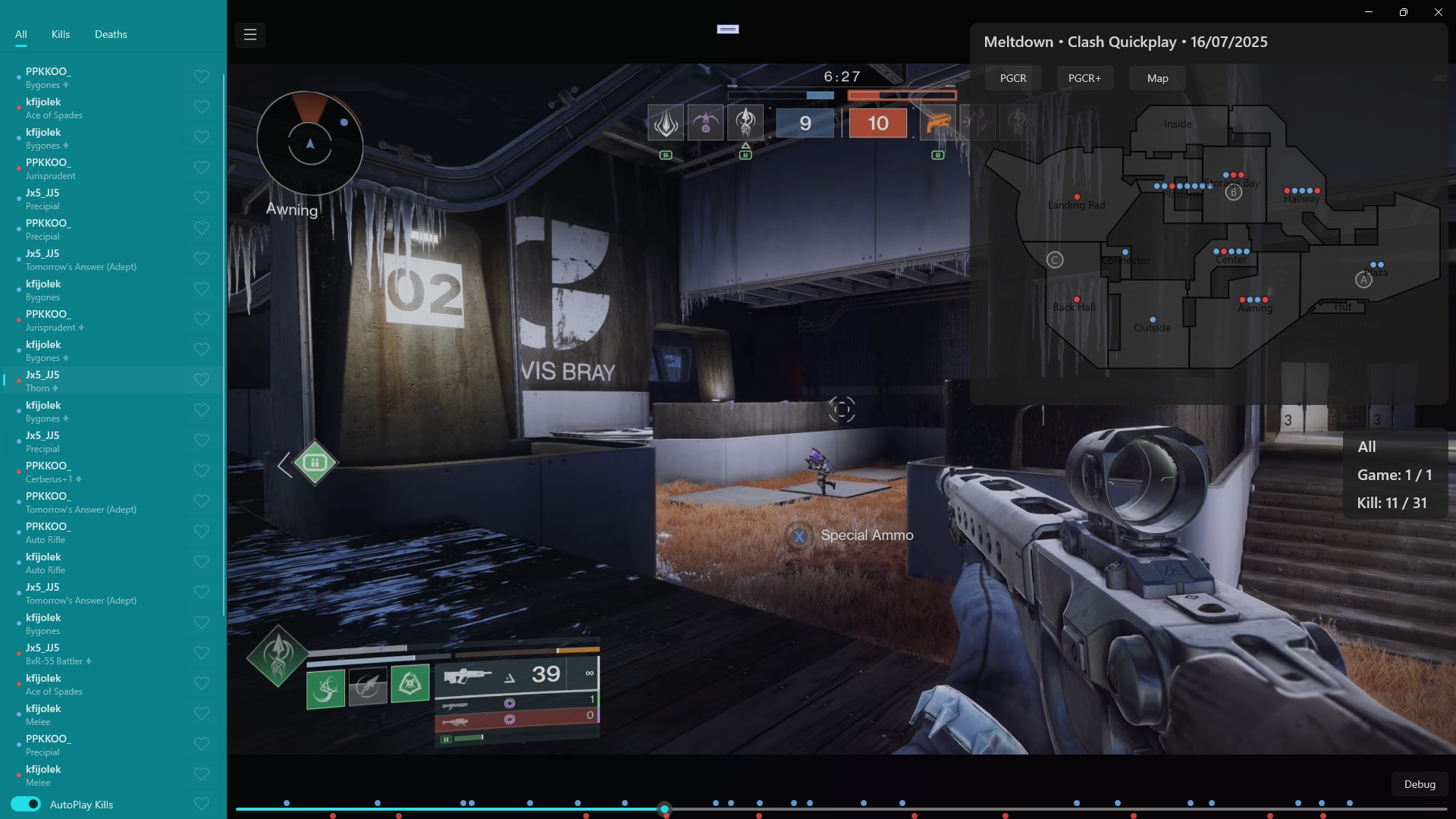This screenshot has height=819, width=1456.
Task: Click the heart icon on the Cerberus+1 entry
Action: pyautogui.click(x=201, y=471)
